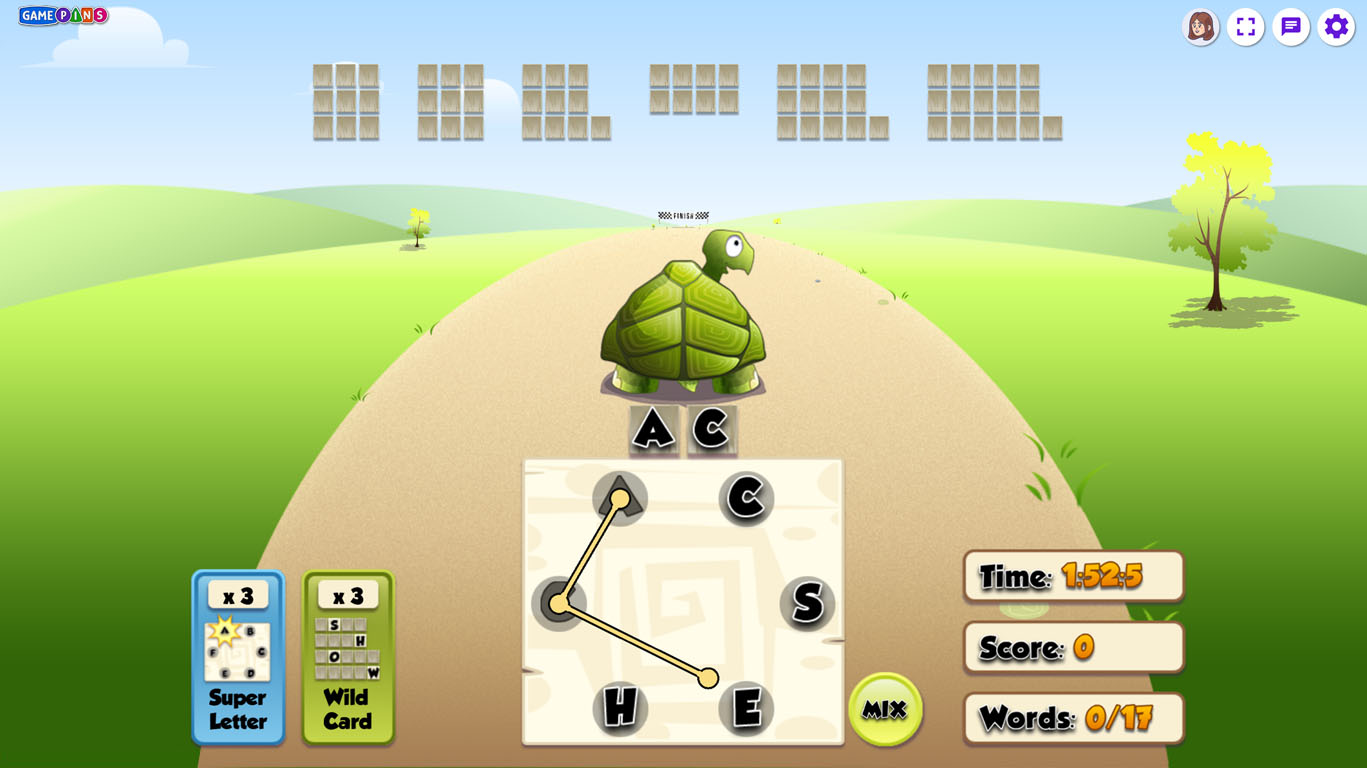Screen dimensions: 1367x768
Task: Select the letter H tile
Action: point(620,708)
